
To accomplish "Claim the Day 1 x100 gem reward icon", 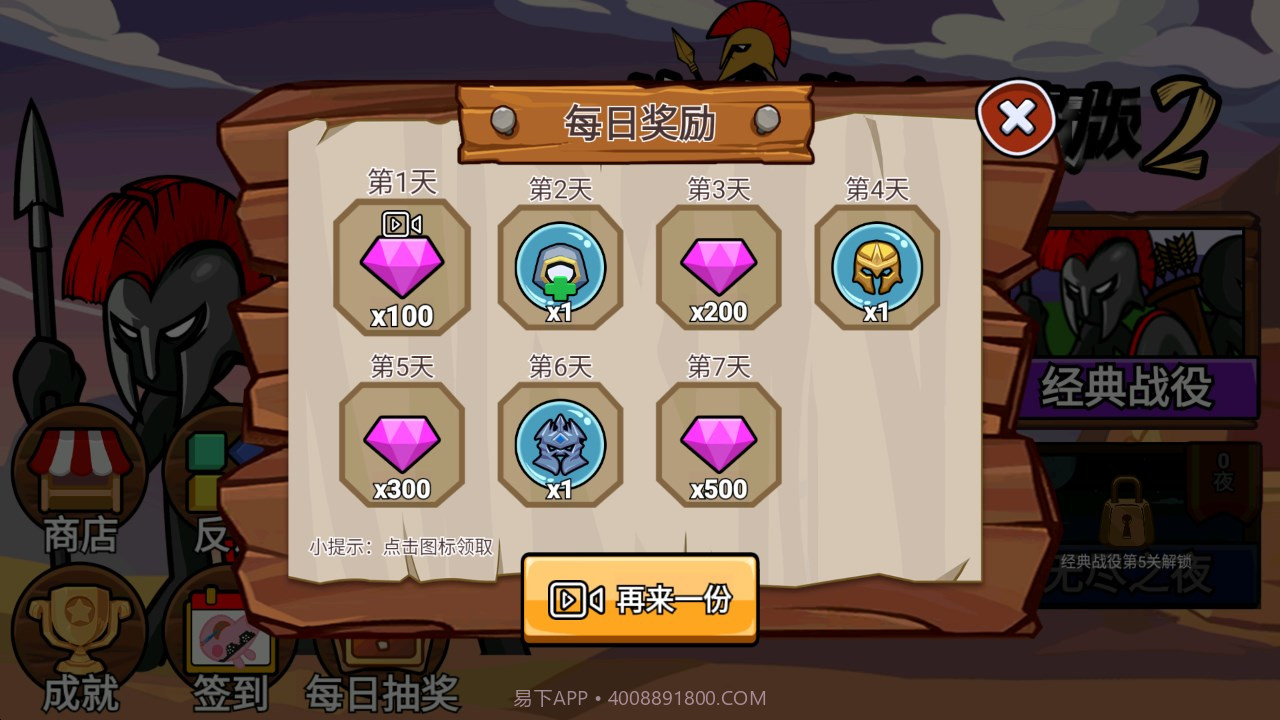I will coord(403,265).
